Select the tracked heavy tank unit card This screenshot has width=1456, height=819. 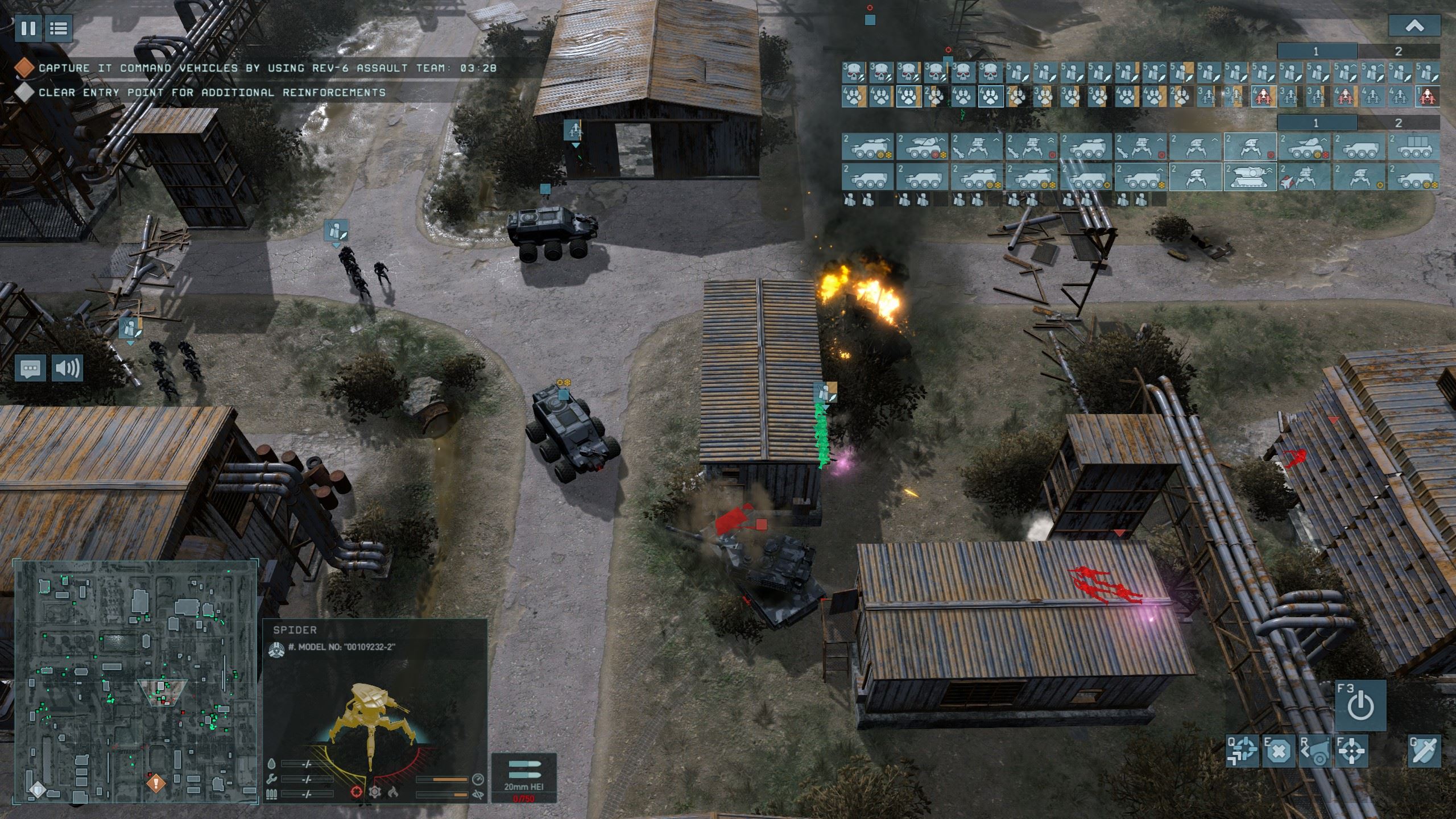(1250, 176)
